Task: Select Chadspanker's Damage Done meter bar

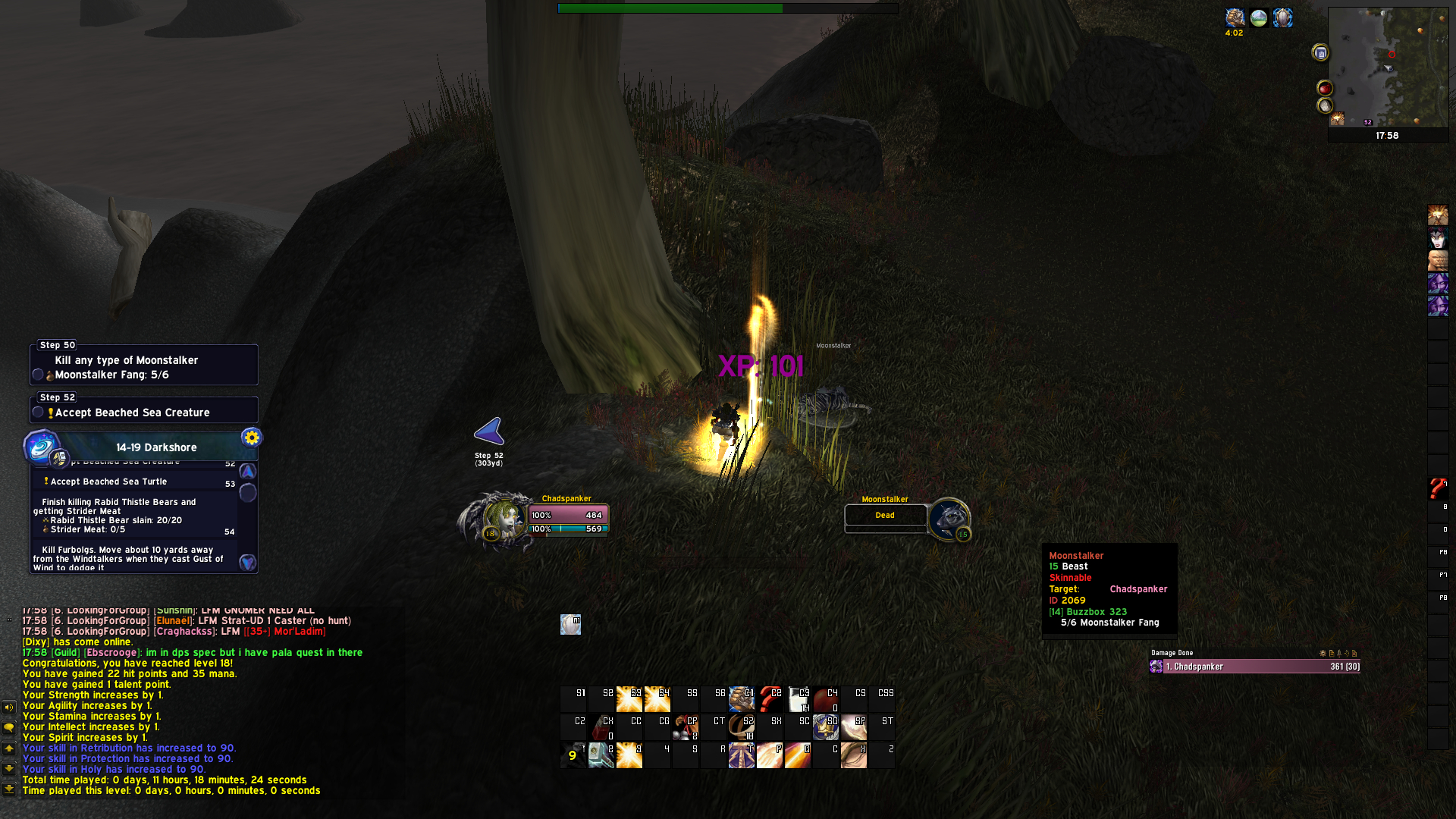Action: (x=1255, y=667)
